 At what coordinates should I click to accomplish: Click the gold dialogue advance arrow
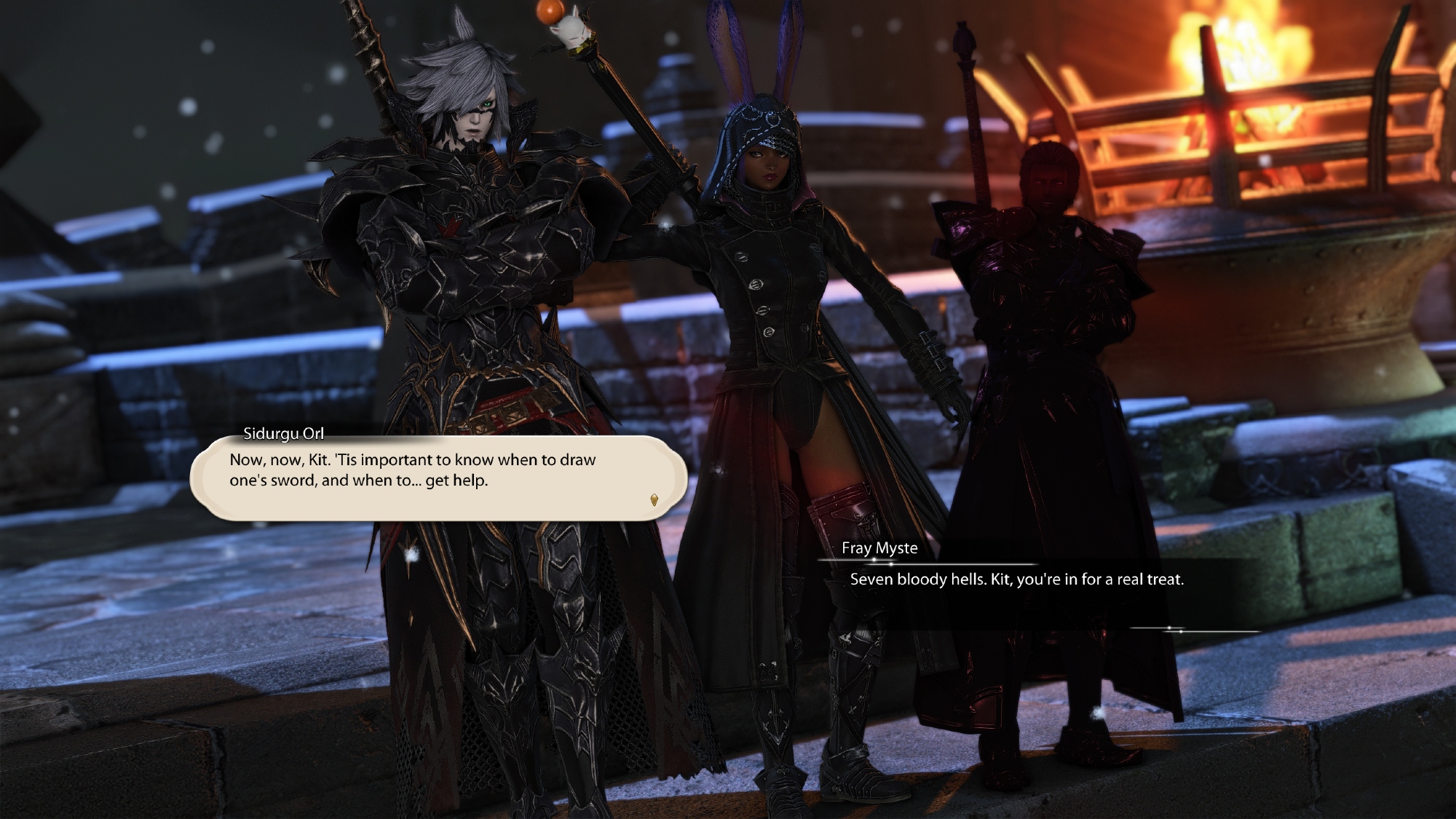[x=654, y=499]
